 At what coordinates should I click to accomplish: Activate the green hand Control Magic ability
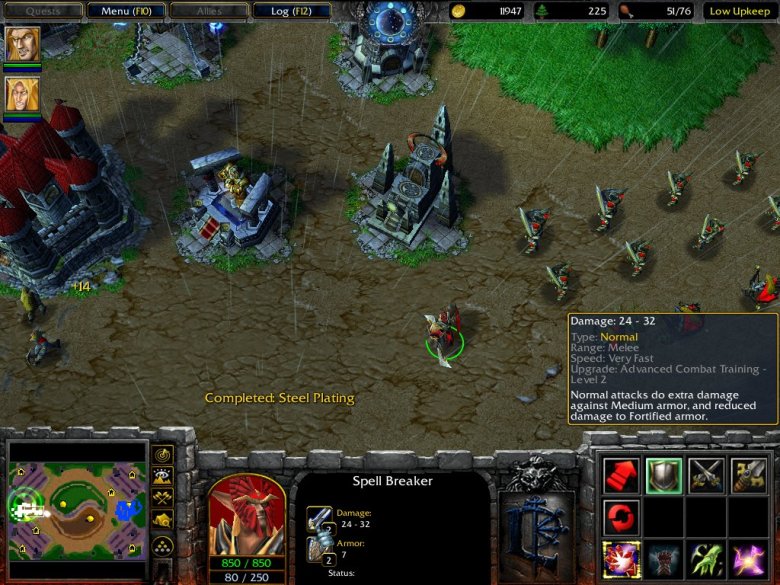pos(706,559)
